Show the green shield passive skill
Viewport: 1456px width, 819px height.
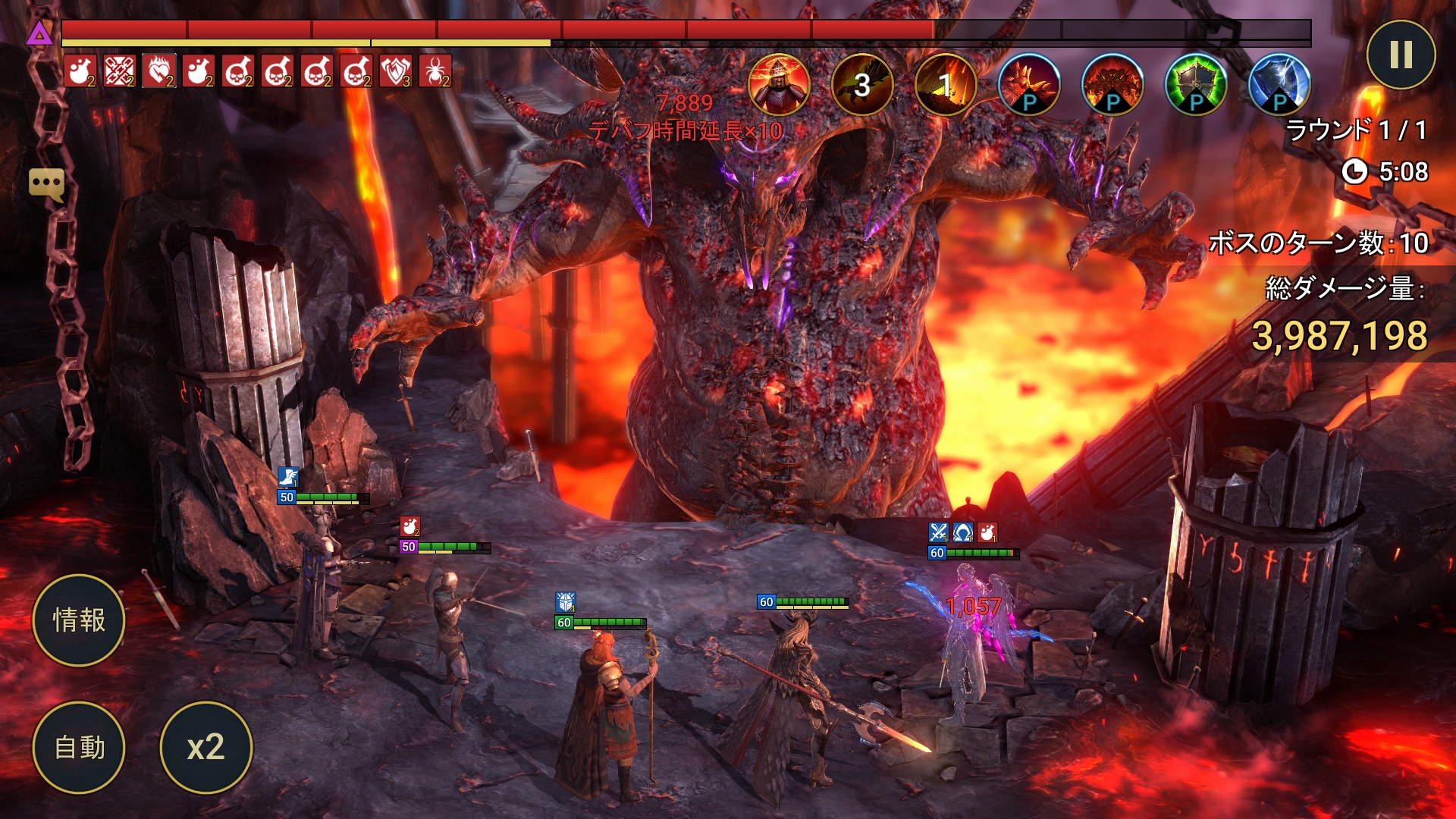click(x=1196, y=84)
